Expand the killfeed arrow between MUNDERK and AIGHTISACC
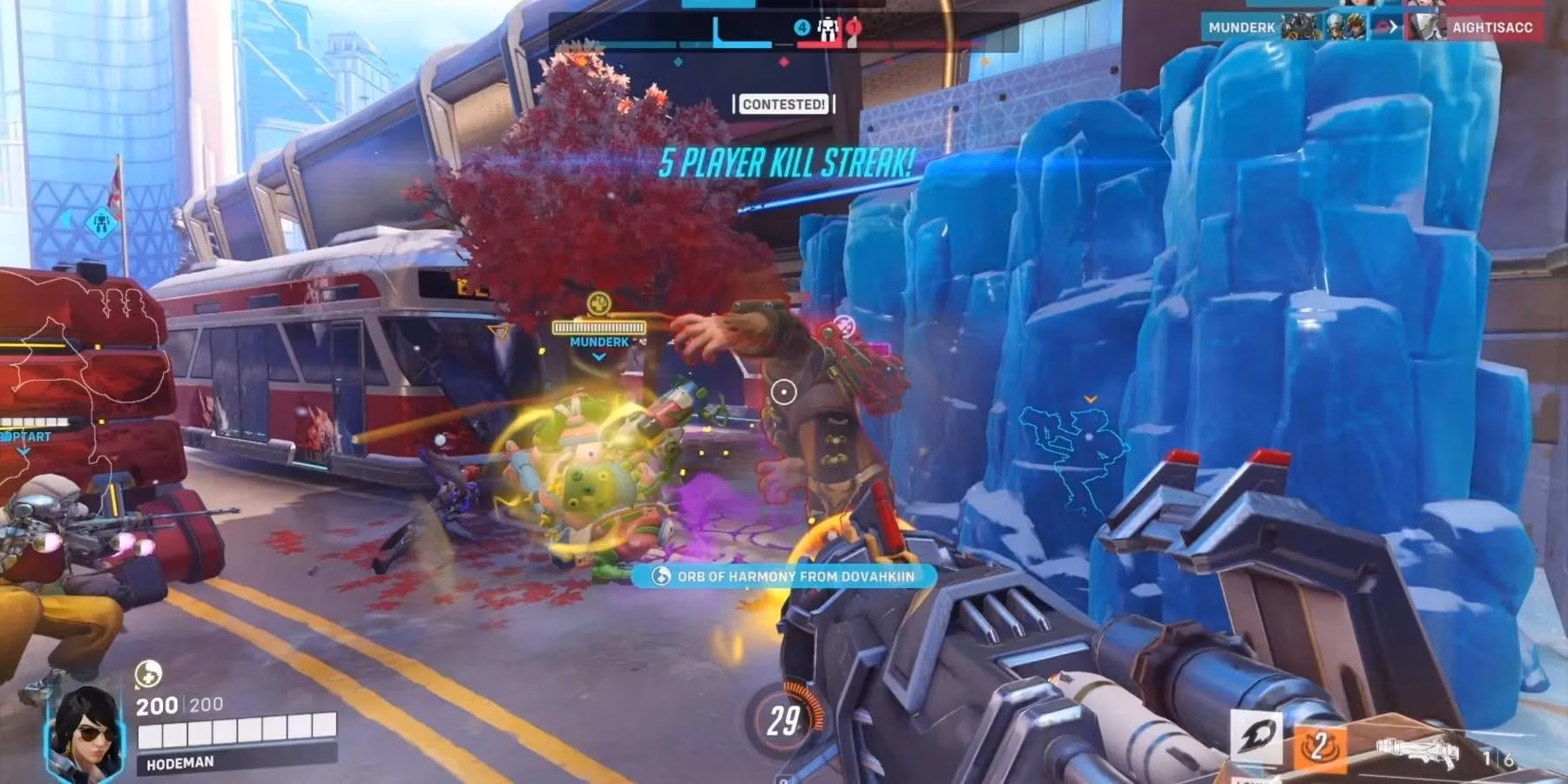 (1392, 28)
